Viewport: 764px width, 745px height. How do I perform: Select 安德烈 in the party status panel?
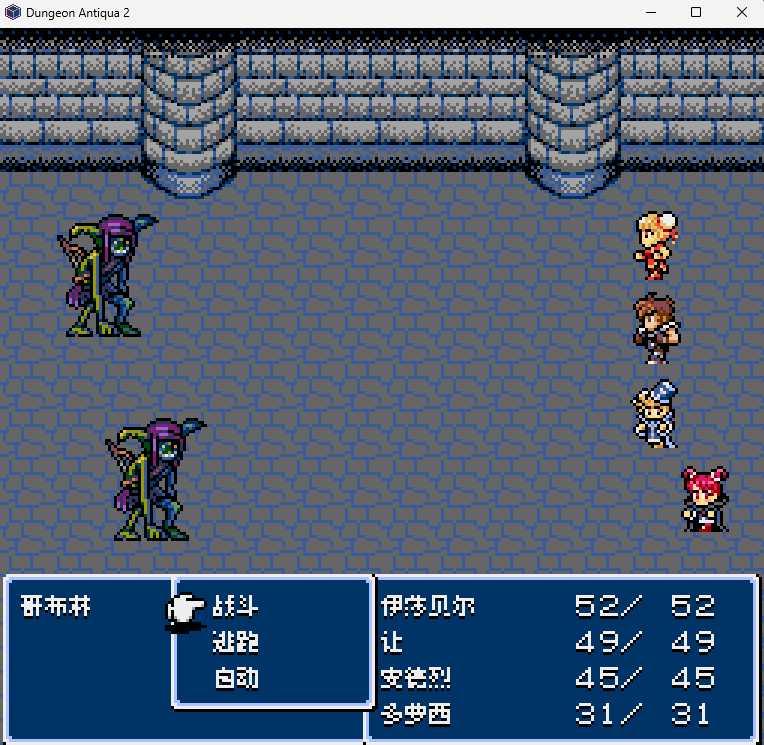point(416,678)
